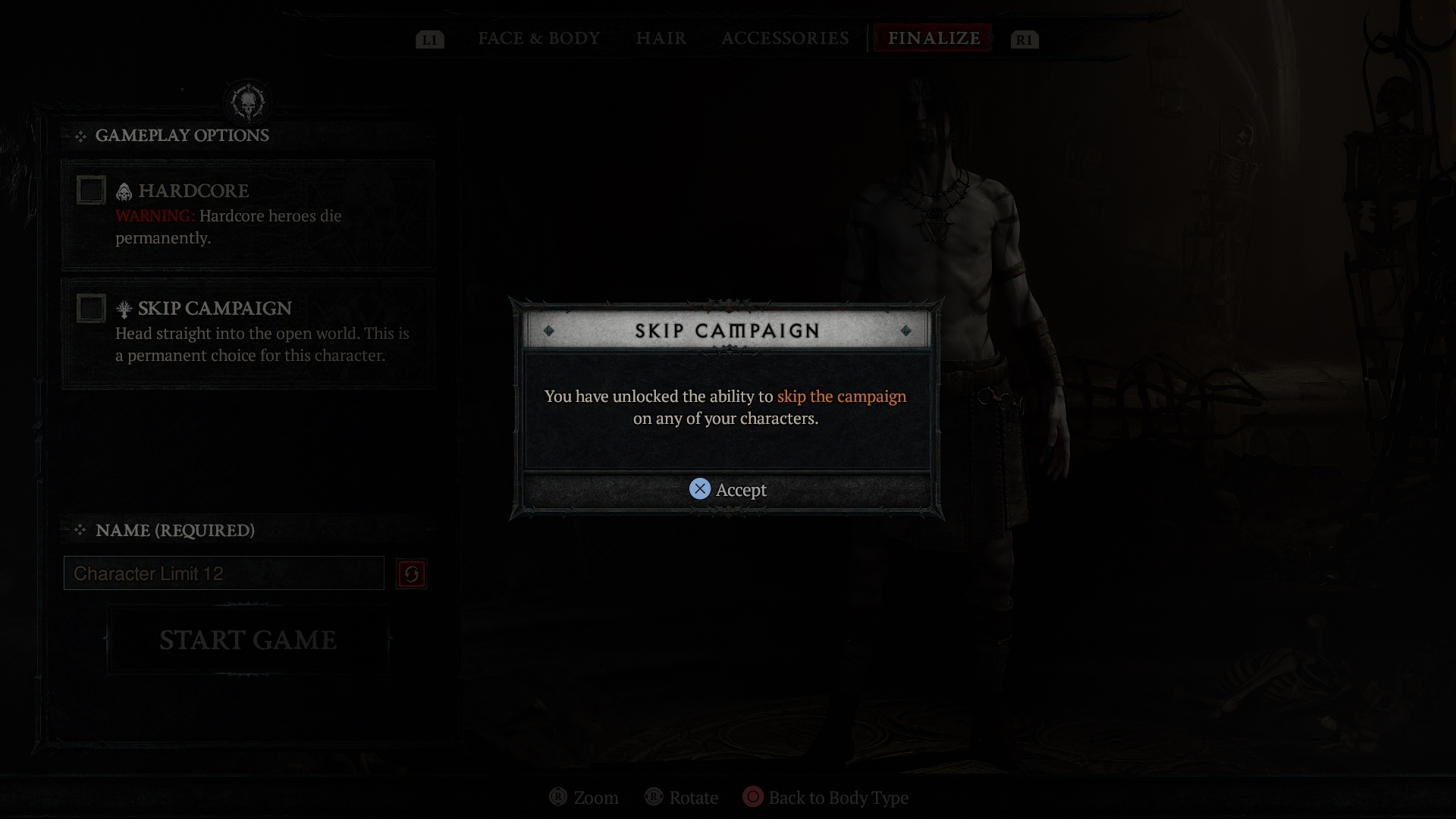The height and width of the screenshot is (819, 1456).
Task: Open the Hair tab
Action: tap(661, 38)
